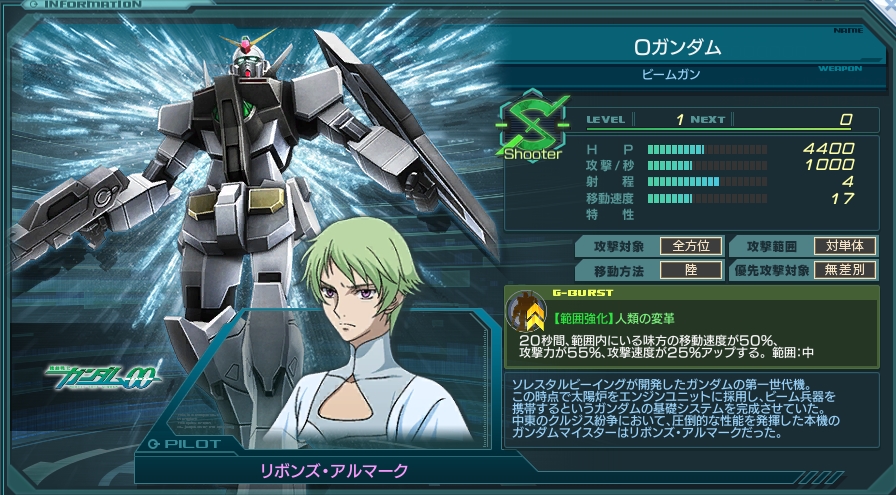Image resolution: width=896 pixels, height=495 pixels.
Task: Click the Gundam 00 series logo
Action: point(102,379)
